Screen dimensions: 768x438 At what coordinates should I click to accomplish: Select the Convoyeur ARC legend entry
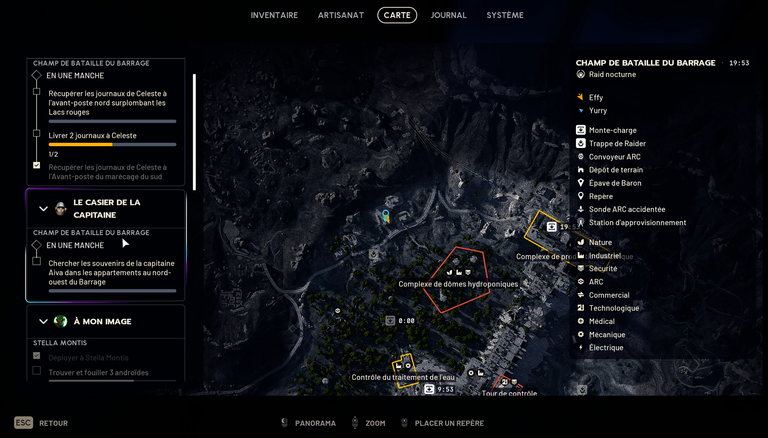[x=614, y=156]
